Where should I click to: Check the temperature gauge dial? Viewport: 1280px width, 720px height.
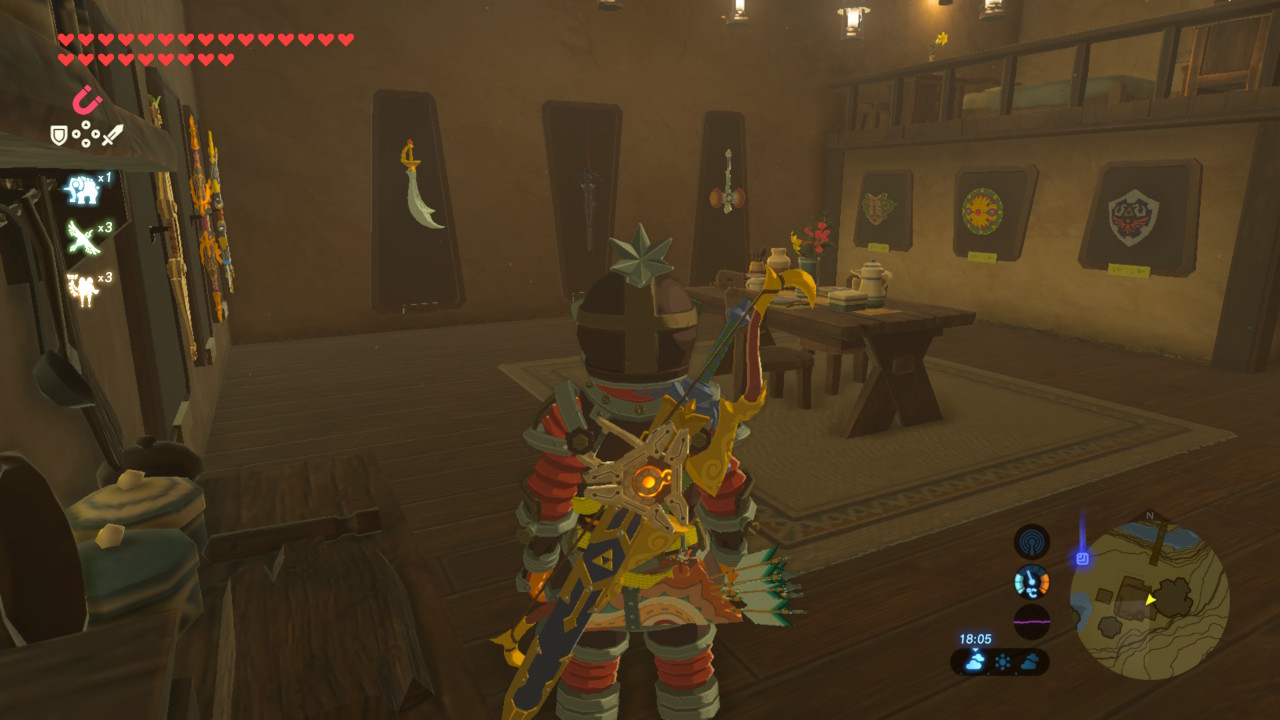click(x=1031, y=582)
